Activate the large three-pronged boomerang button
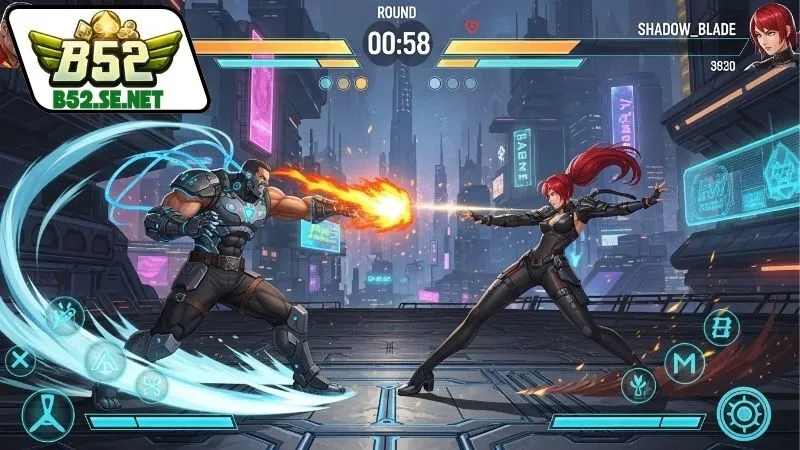Screen dimensions: 800x450 coord(47,413)
